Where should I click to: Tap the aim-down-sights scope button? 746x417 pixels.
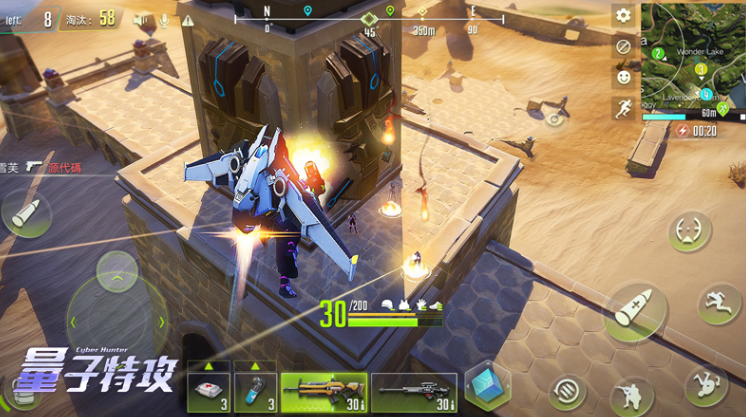tap(690, 232)
